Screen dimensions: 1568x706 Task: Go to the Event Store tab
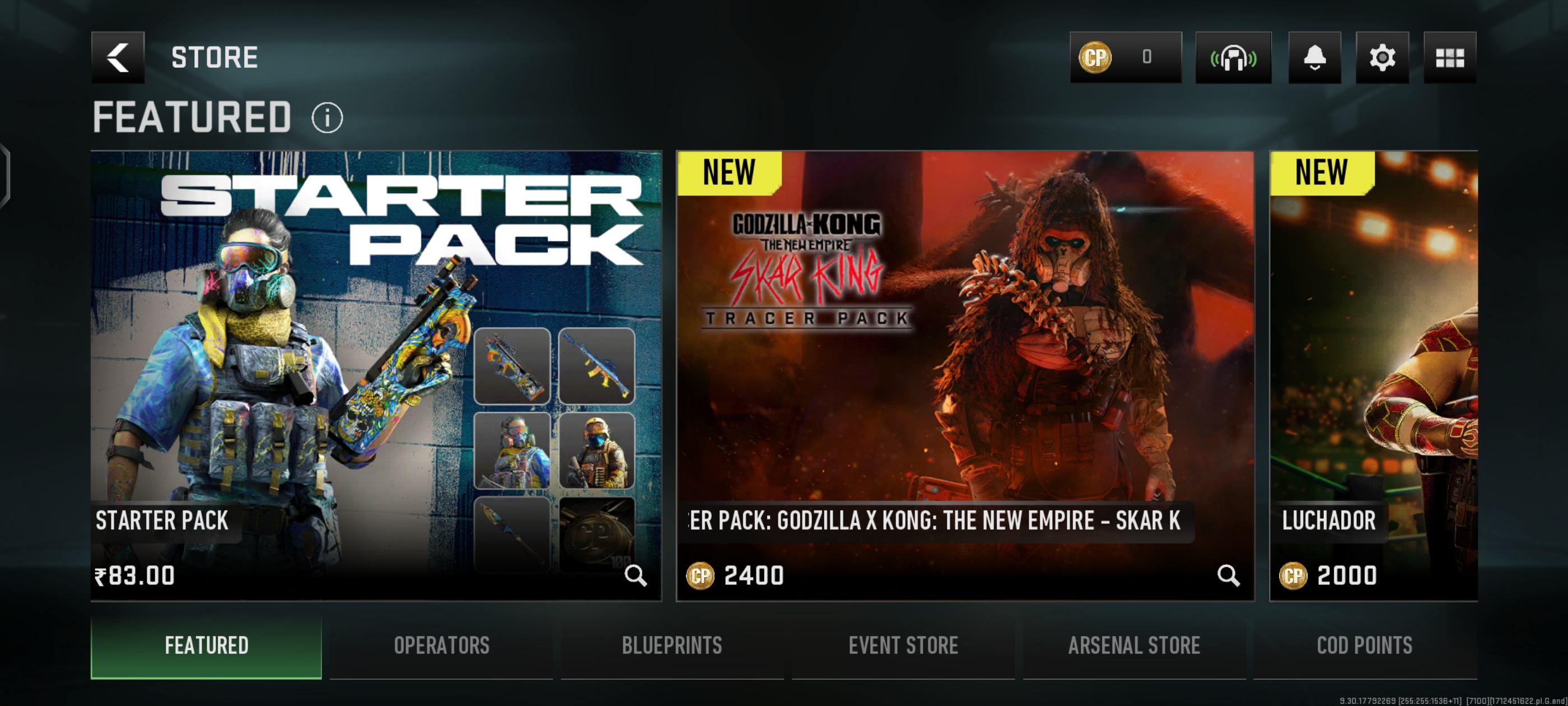903,645
